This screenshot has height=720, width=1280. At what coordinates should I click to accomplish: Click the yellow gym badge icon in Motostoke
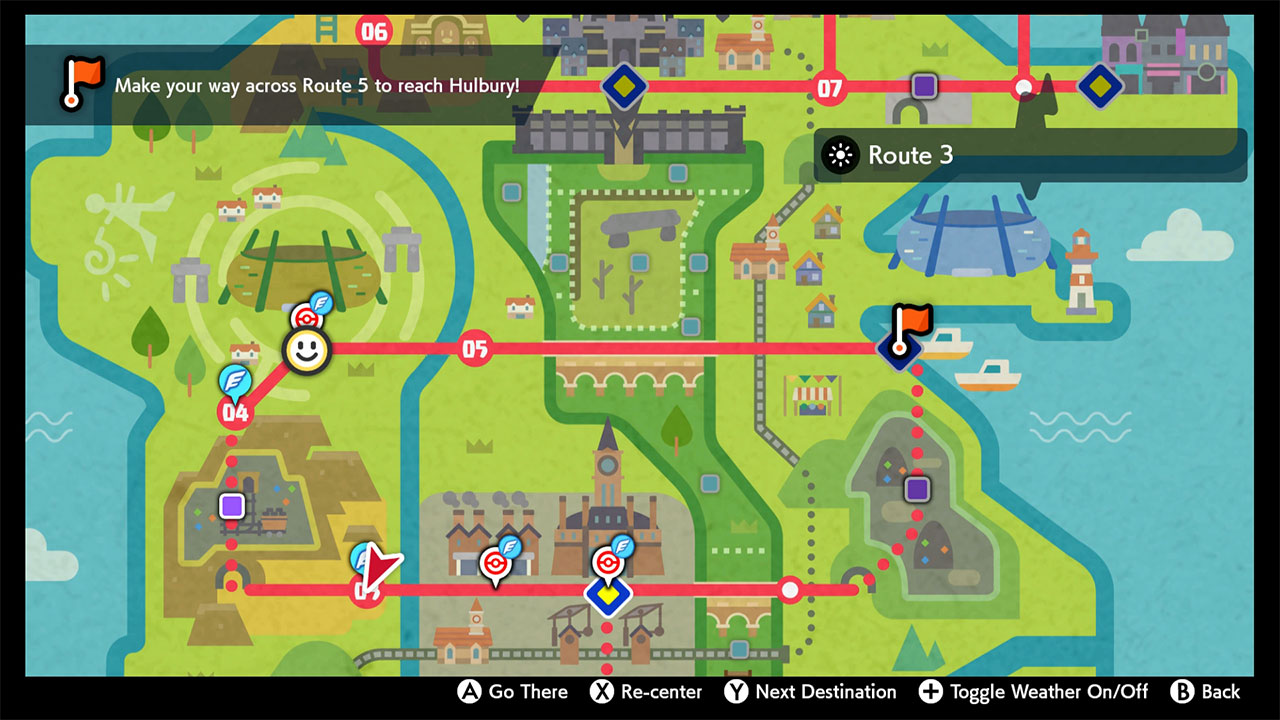pos(610,597)
